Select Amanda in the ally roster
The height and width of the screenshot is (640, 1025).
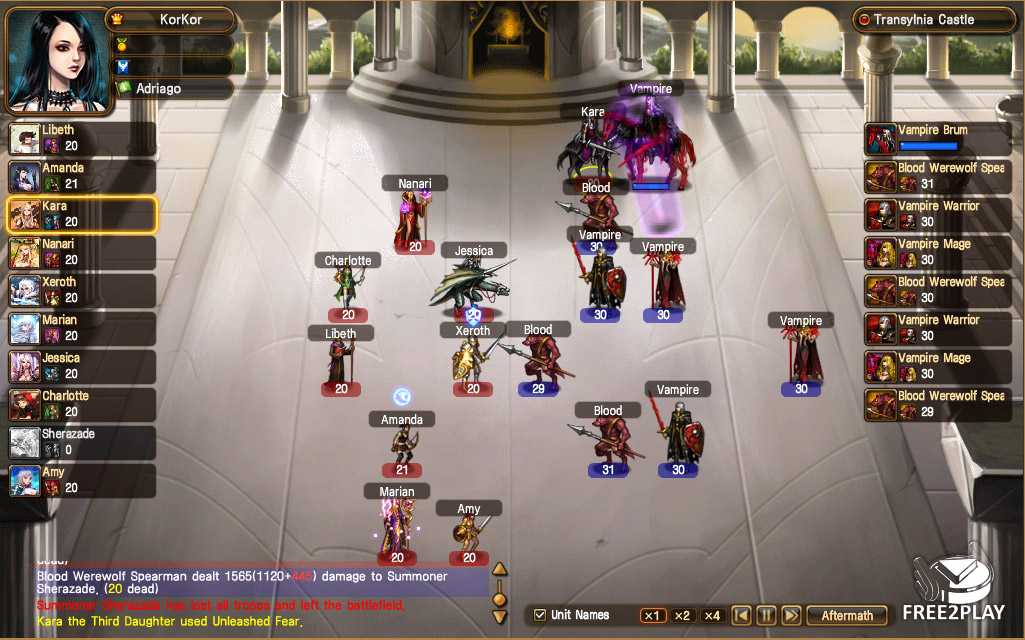point(82,176)
